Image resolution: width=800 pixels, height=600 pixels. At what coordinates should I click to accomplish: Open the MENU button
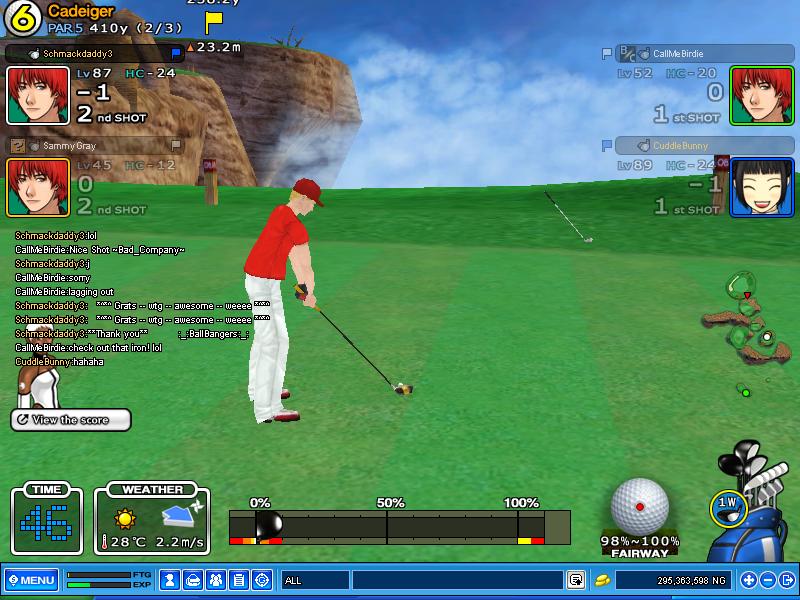click(31, 579)
